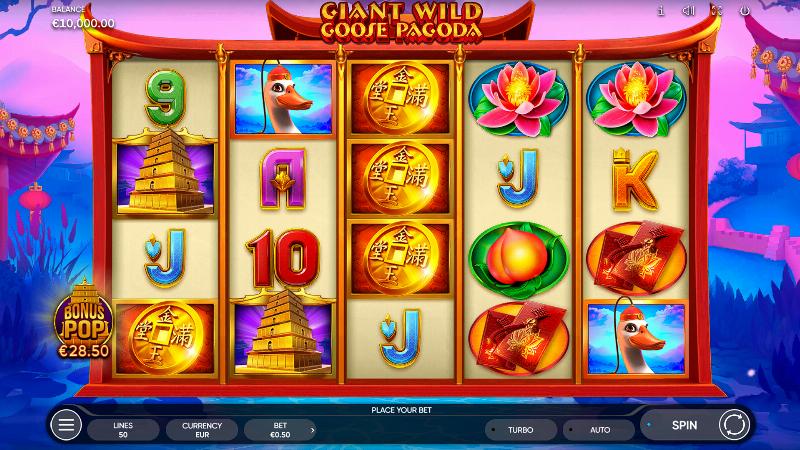Open the Lines setting
This screenshot has height=450, width=800.
[x=123, y=430]
